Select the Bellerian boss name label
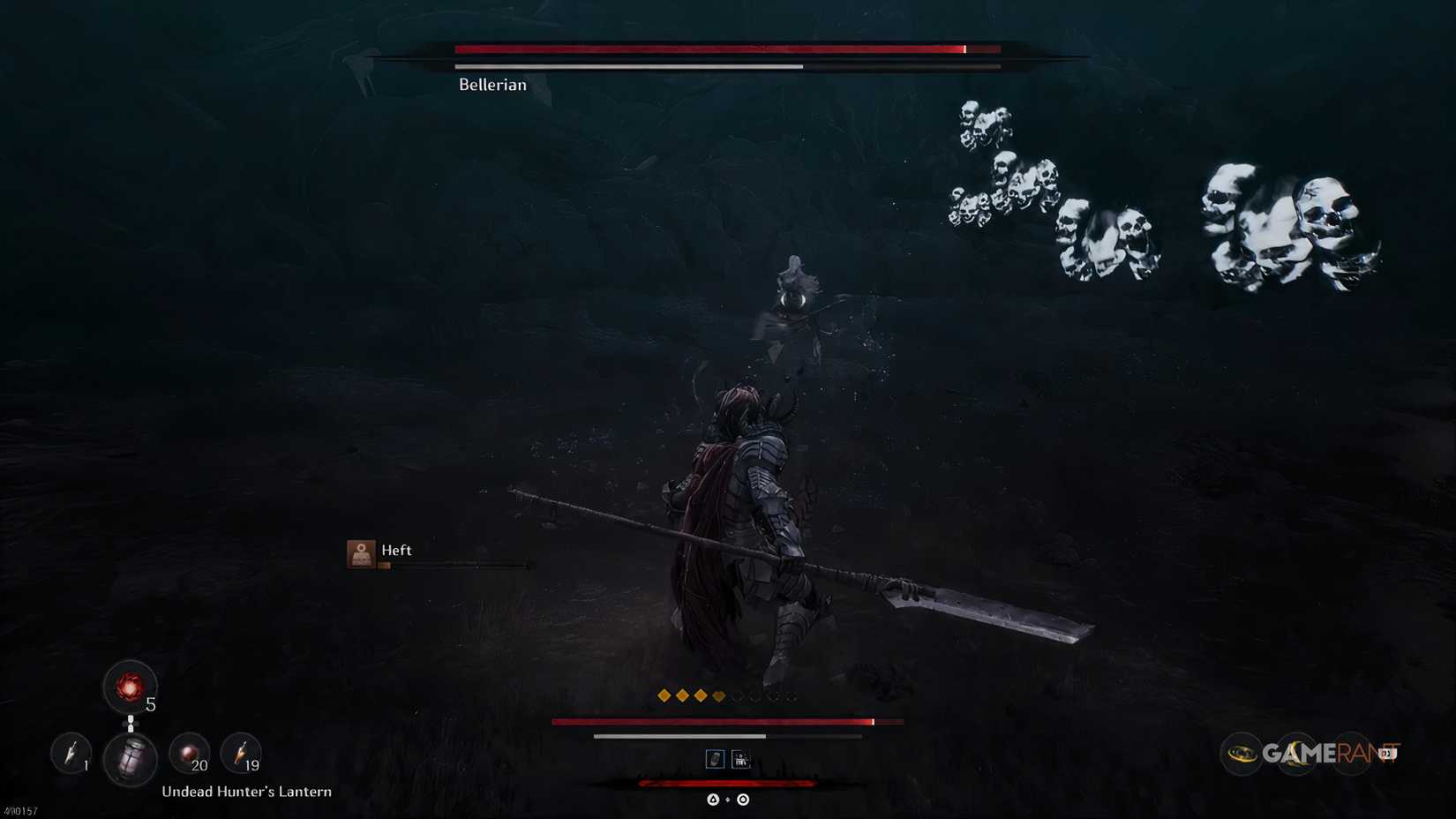The image size is (1456, 819). (x=491, y=84)
